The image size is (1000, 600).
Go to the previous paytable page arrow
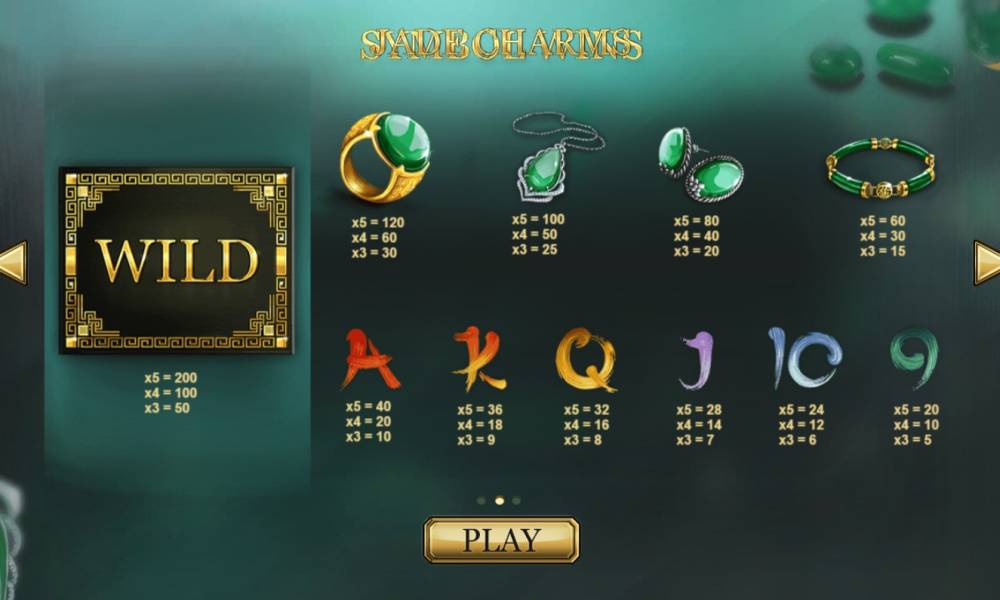point(13,263)
